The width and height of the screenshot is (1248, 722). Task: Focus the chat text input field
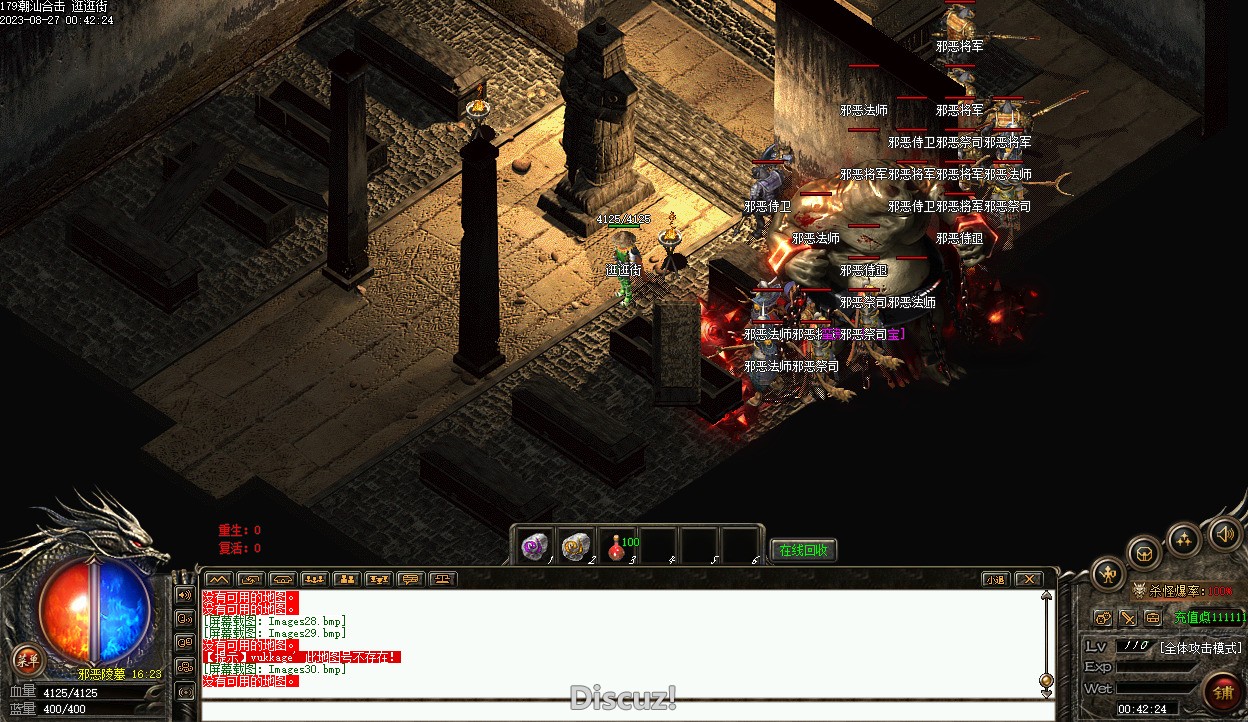click(620, 711)
